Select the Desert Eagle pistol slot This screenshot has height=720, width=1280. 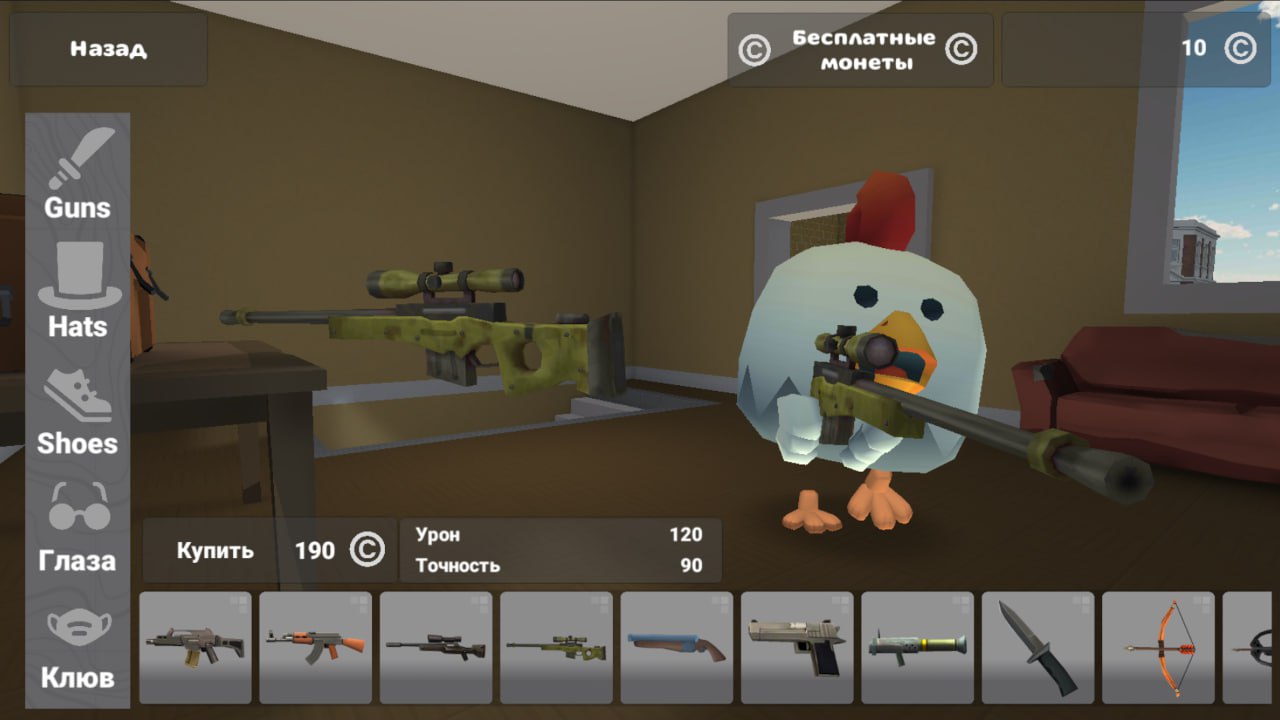(x=796, y=647)
